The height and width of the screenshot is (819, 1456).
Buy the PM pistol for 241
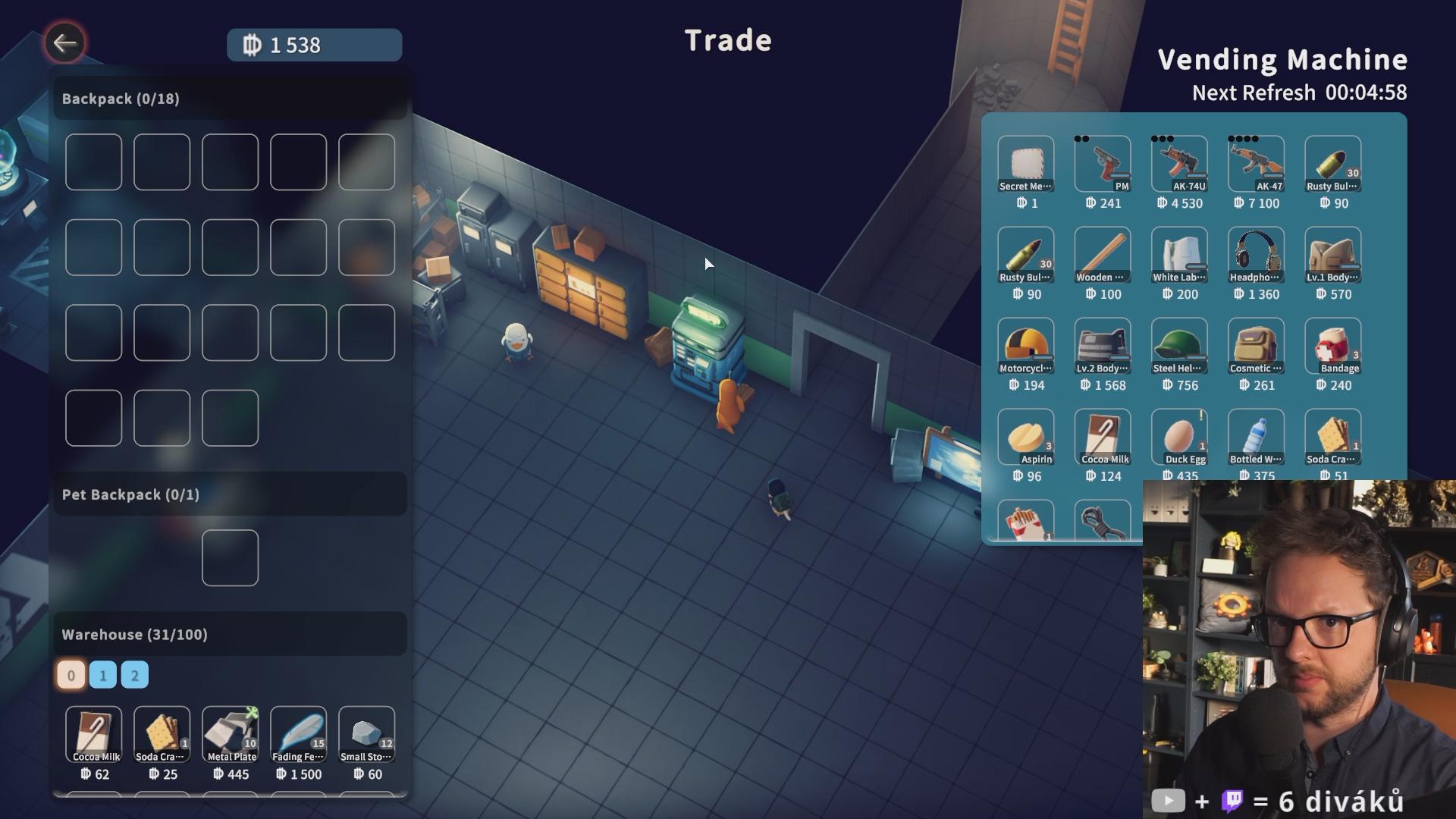tap(1102, 164)
